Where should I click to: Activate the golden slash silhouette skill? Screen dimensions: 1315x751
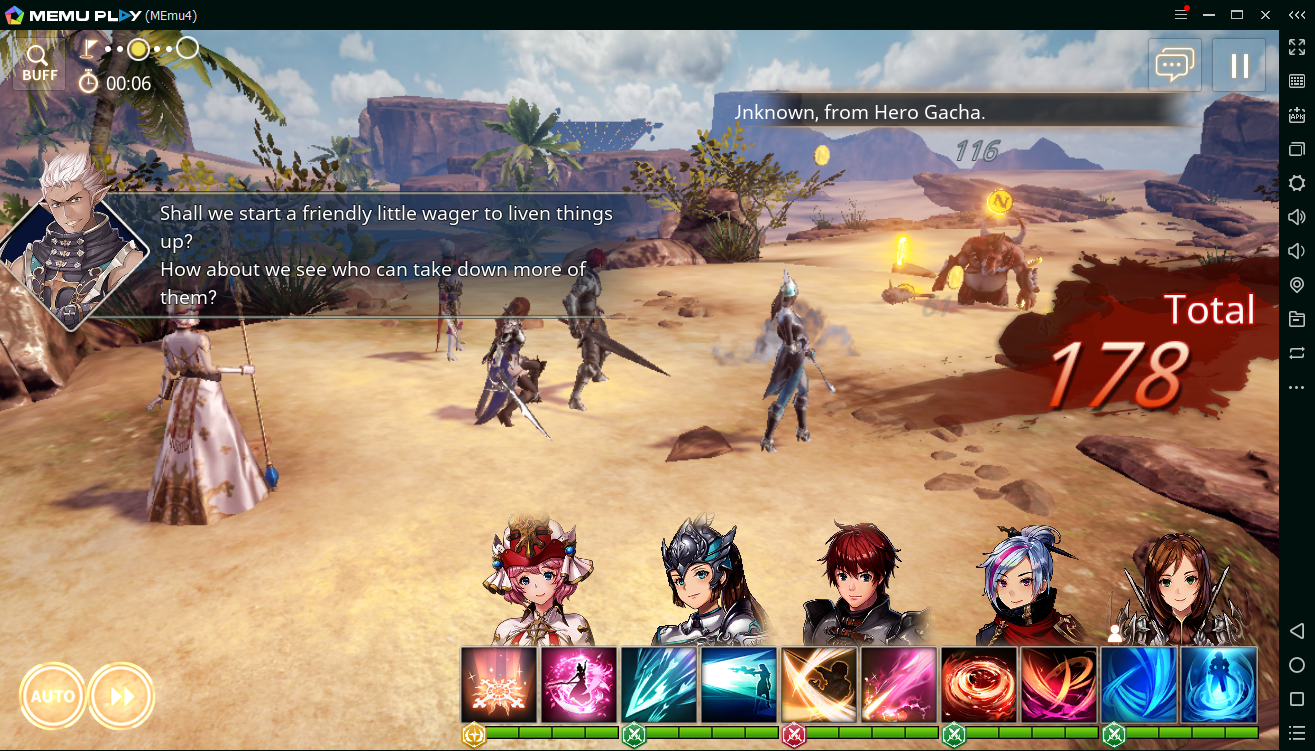point(819,685)
